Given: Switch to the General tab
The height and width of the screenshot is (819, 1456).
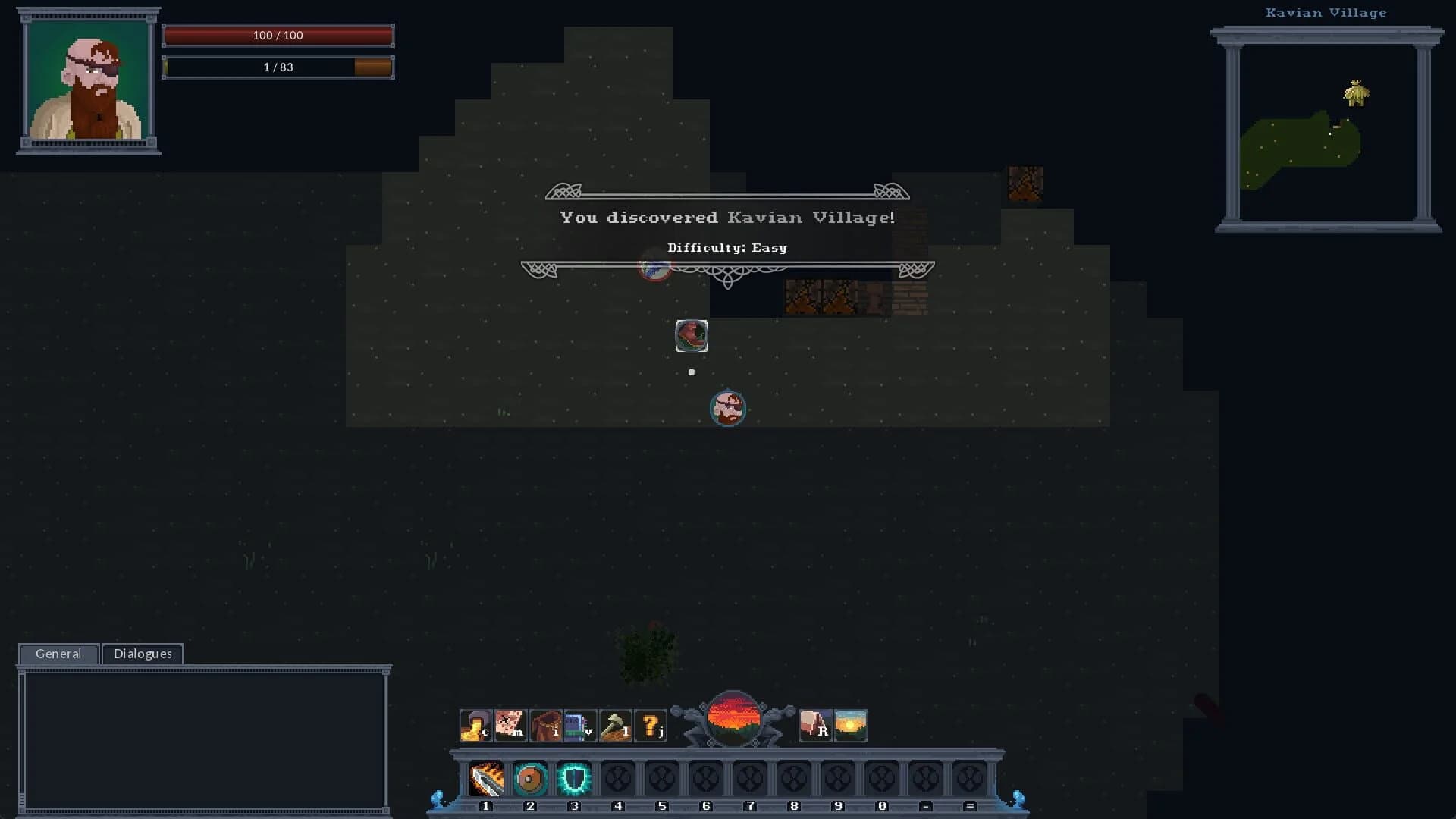Looking at the screenshot, I should (x=58, y=654).
